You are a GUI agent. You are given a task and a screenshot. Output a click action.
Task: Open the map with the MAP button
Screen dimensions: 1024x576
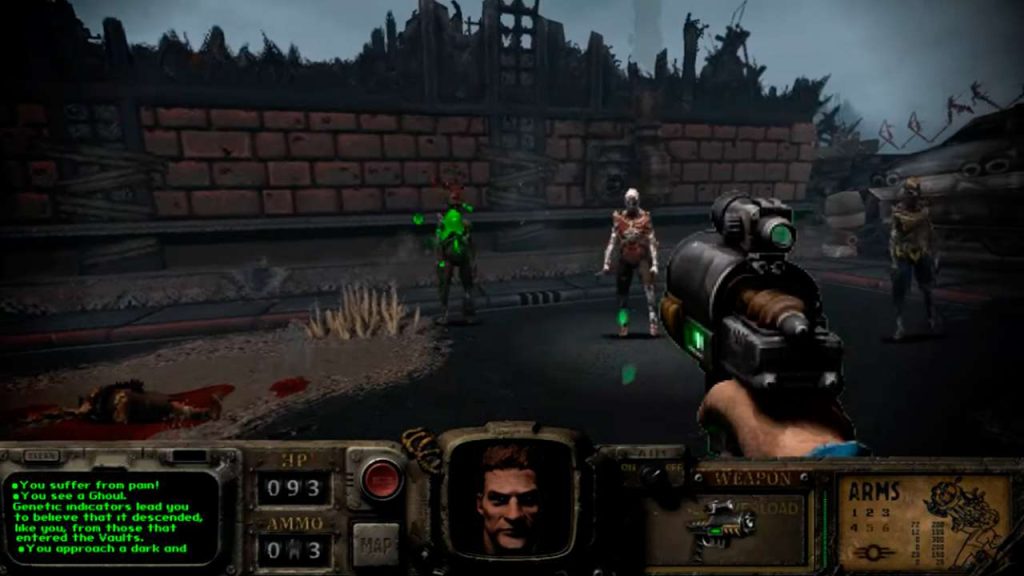[x=375, y=543]
